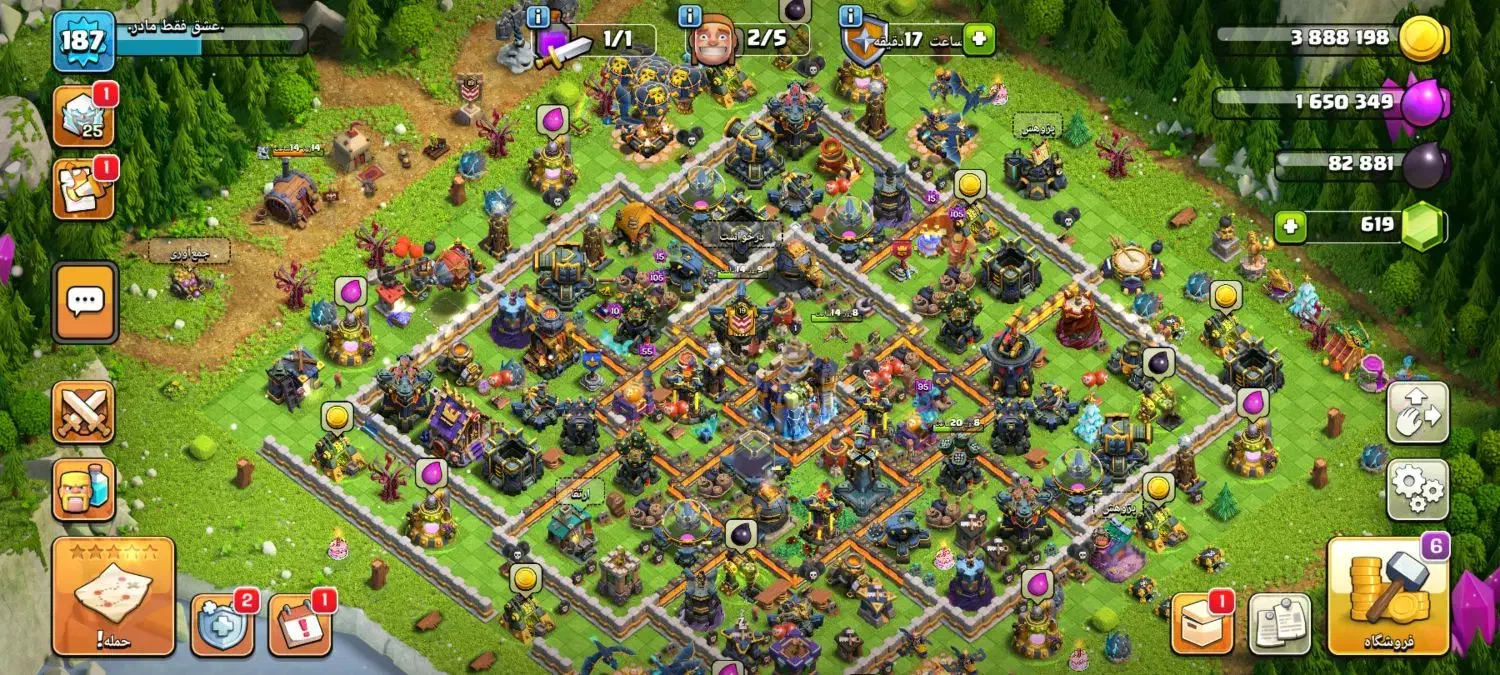Open the settings gears button

(x=1417, y=490)
